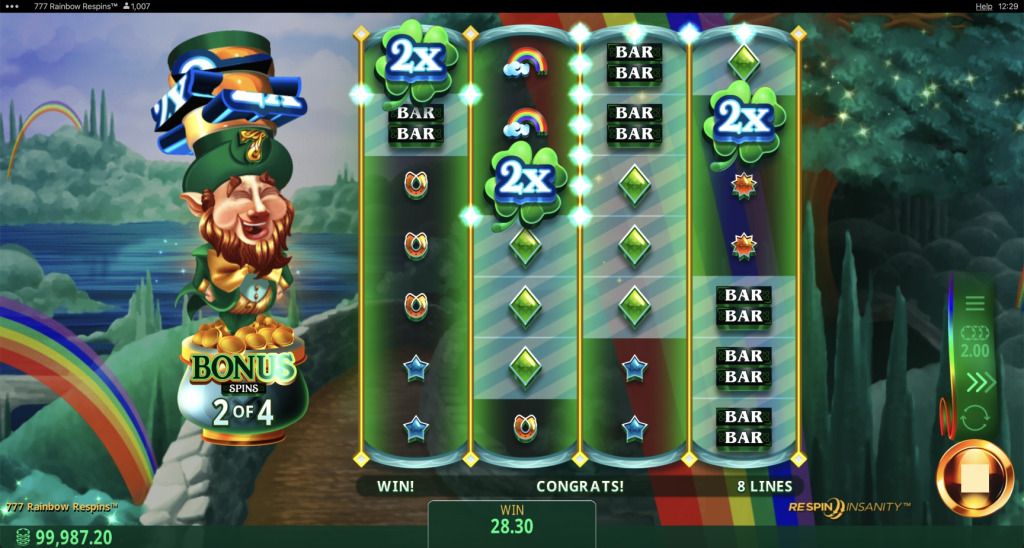
Task: Click the three-dot menu in top bar
Action: coord(10,6)
